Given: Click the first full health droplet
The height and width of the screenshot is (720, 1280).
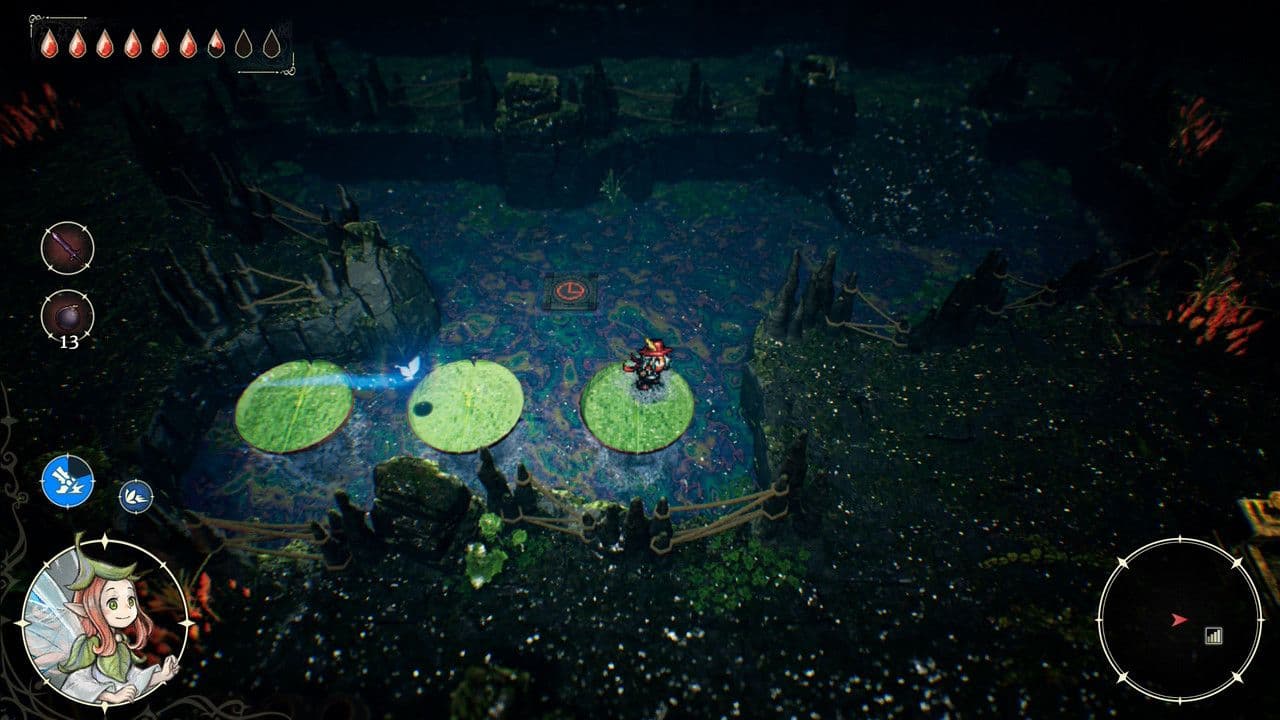Looking at the screenshot, I should coord(49,43).
